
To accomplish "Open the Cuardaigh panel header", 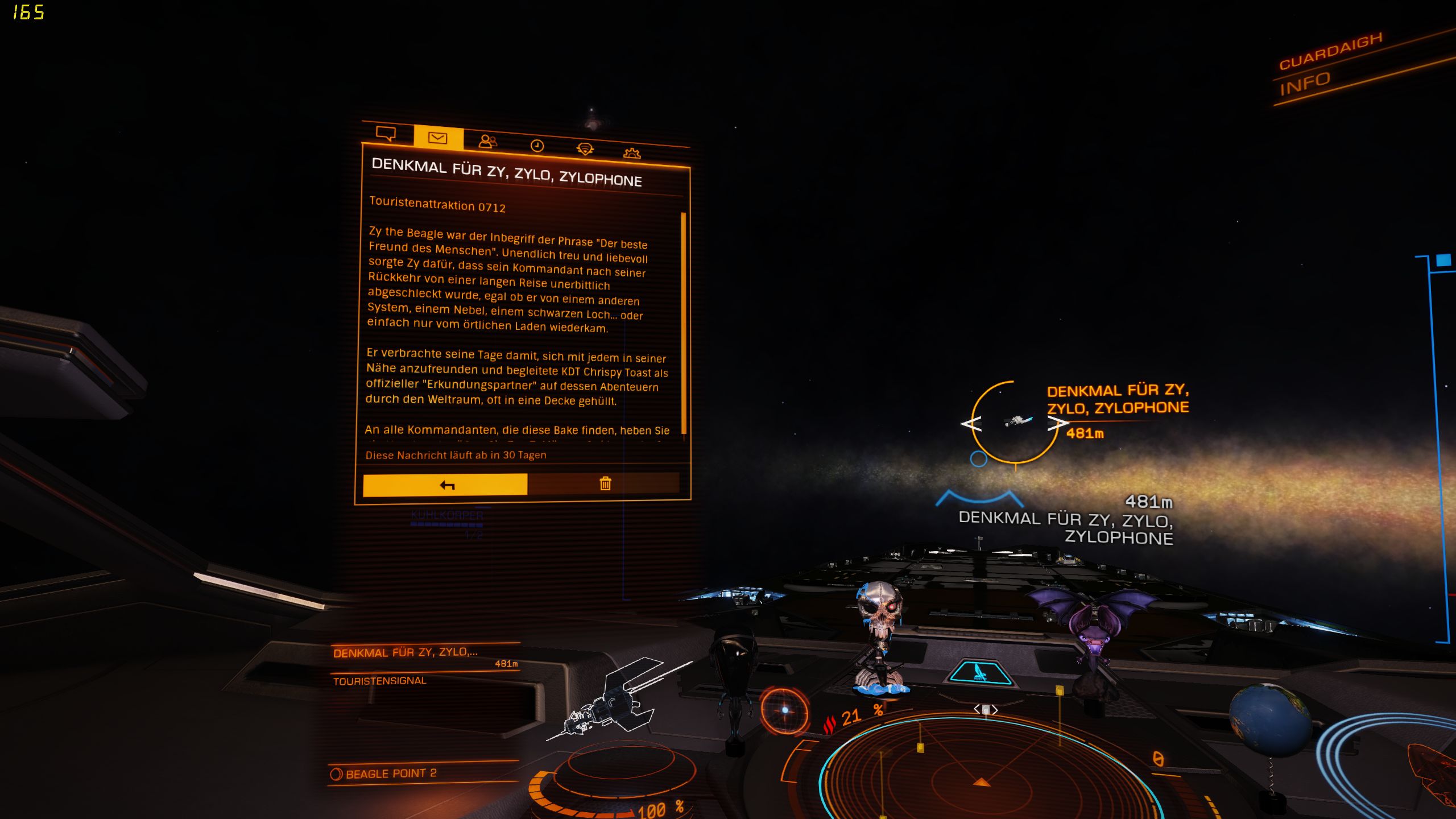I will coord(1330,51).
